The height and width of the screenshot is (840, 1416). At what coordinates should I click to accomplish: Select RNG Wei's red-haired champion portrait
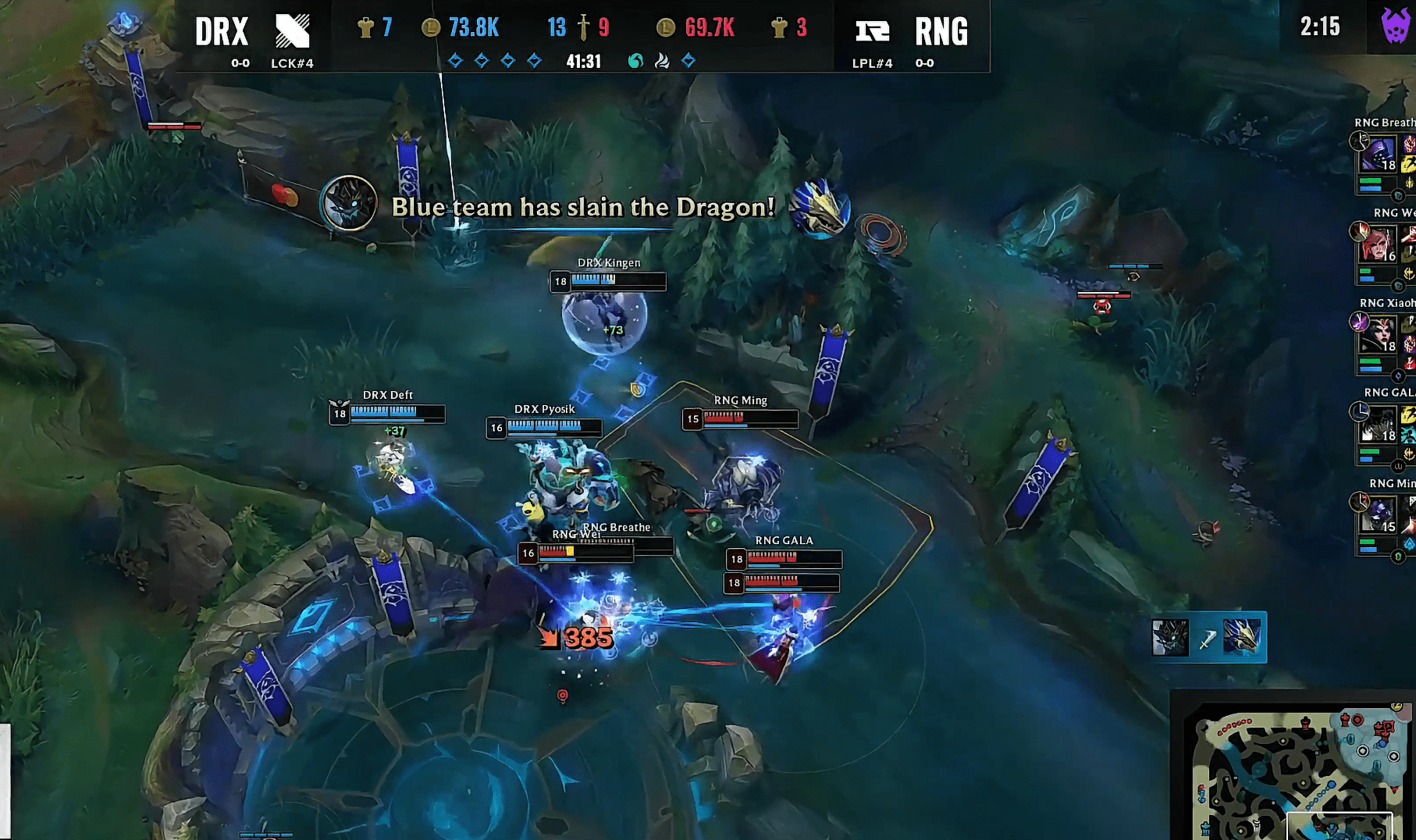(1379, 245)
